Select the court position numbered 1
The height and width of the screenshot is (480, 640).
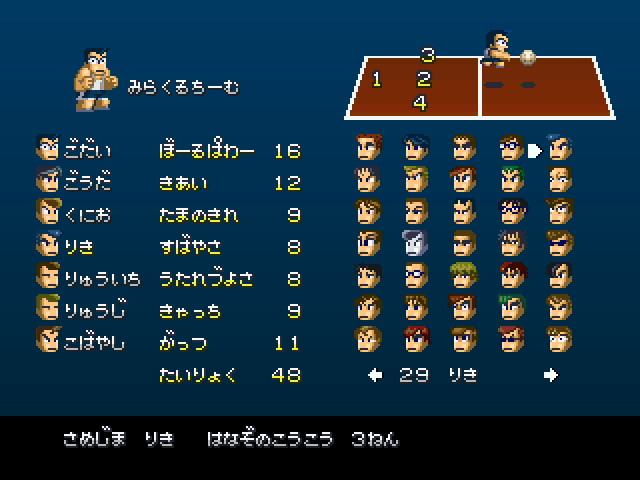point(377,79)
